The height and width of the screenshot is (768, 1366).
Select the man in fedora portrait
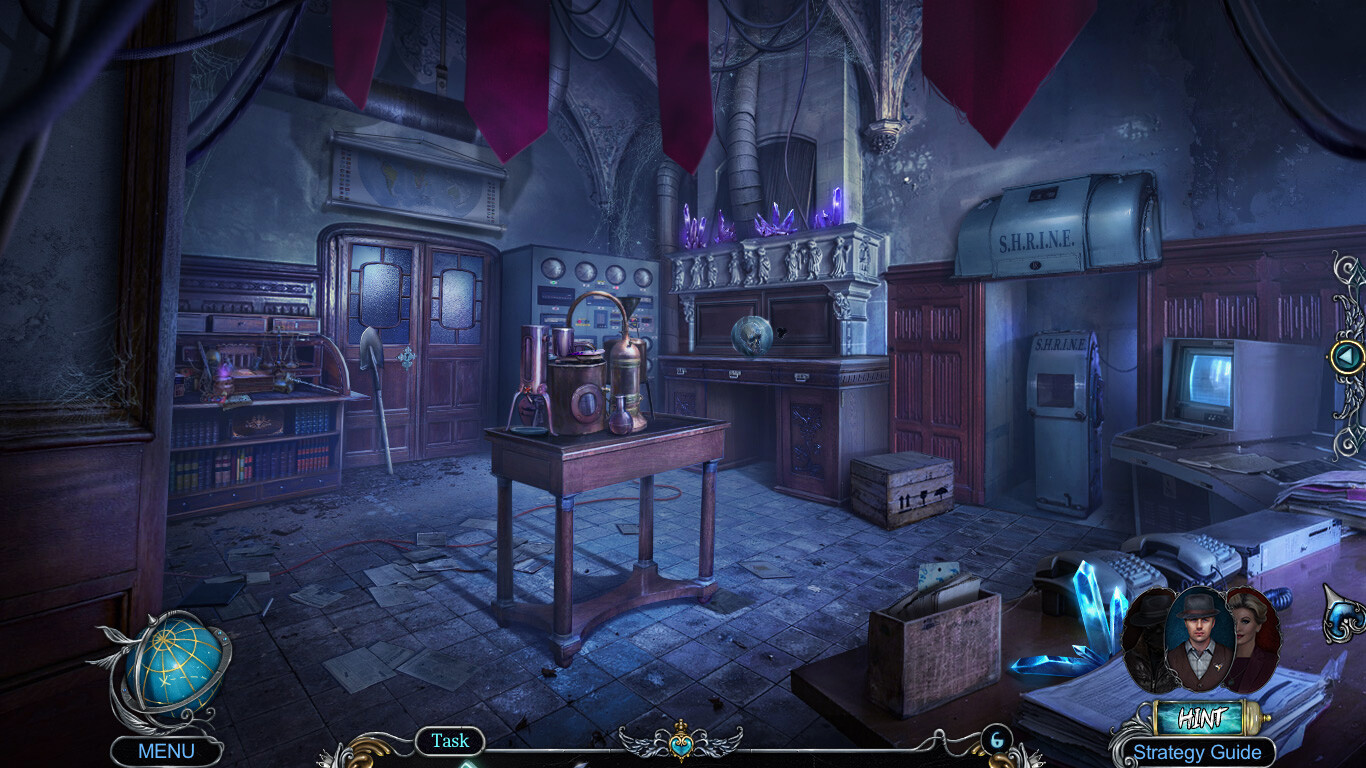(x=1200, y=638)
